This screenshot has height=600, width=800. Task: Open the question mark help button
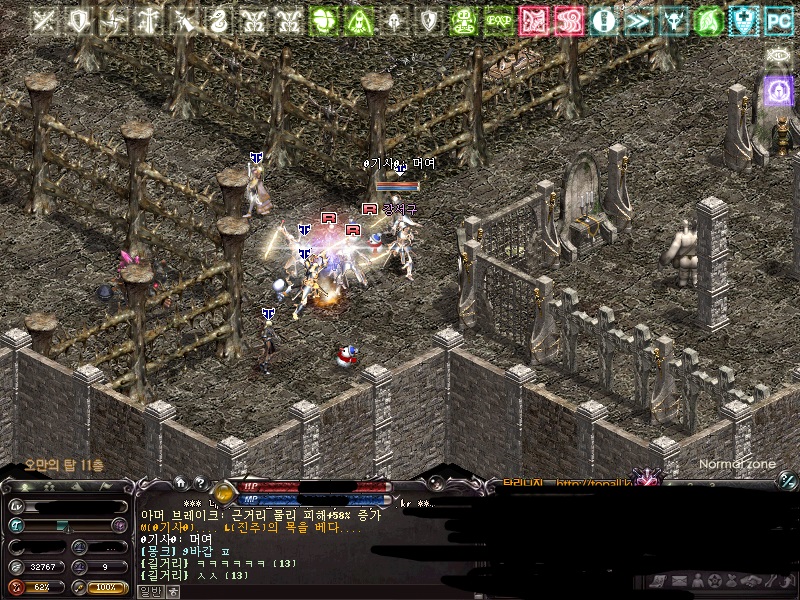(x=199, y=481)
